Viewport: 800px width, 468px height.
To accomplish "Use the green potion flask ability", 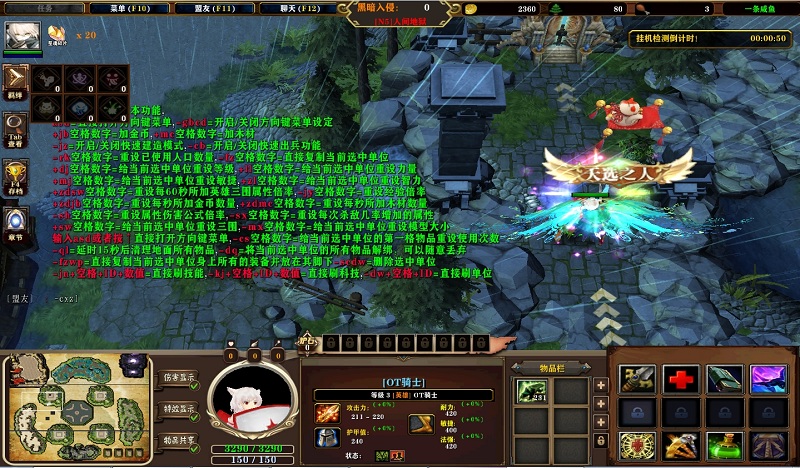I will click(x=724, y=447).
